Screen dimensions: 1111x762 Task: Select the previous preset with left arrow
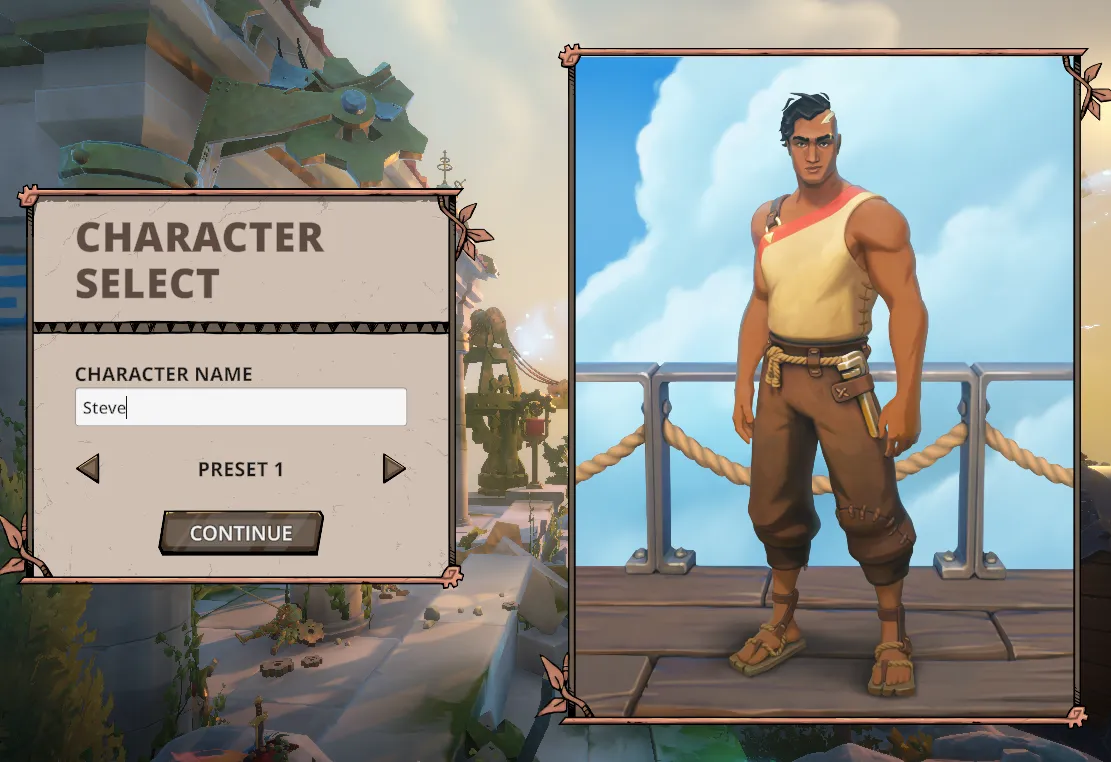88,468
